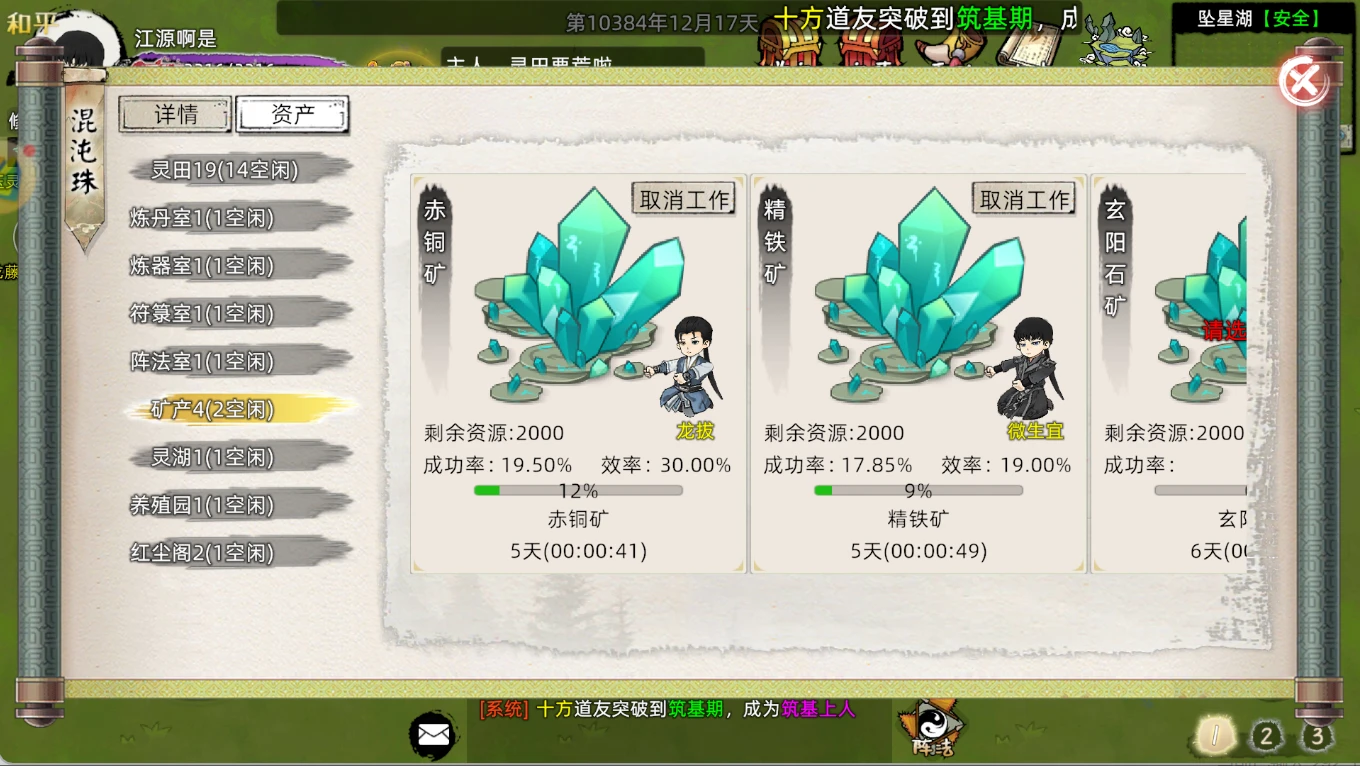Image resolution: width=1360 pixels, height=766 pixels.
Task: Select the 阵法室1 entry
Action: coord(203,362)
